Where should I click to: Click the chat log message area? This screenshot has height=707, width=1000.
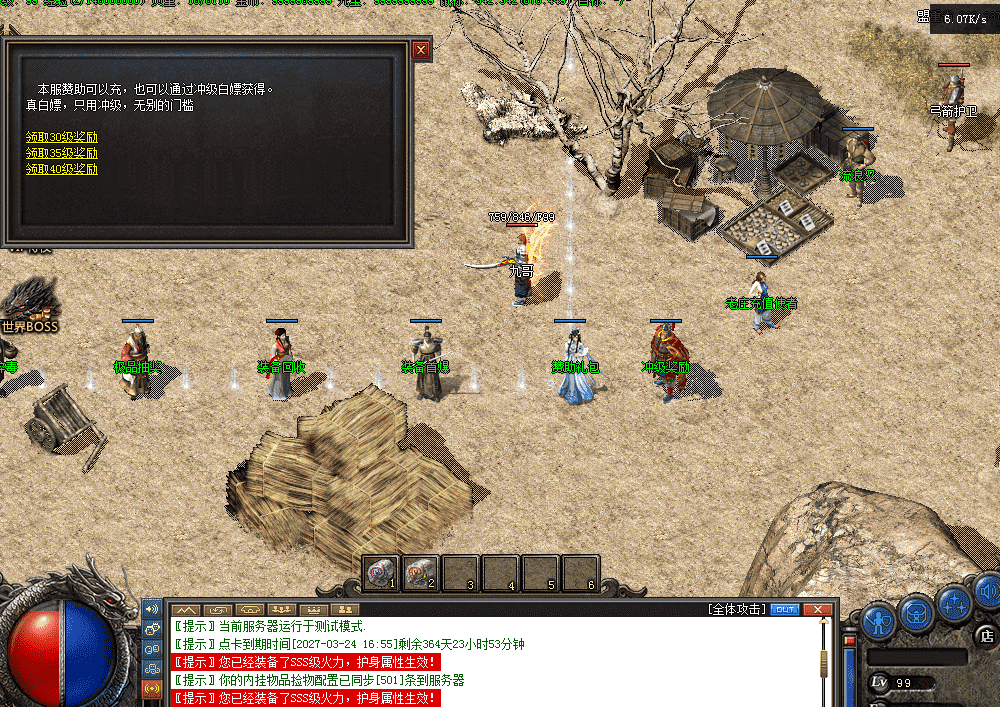[x=490, y=660]
